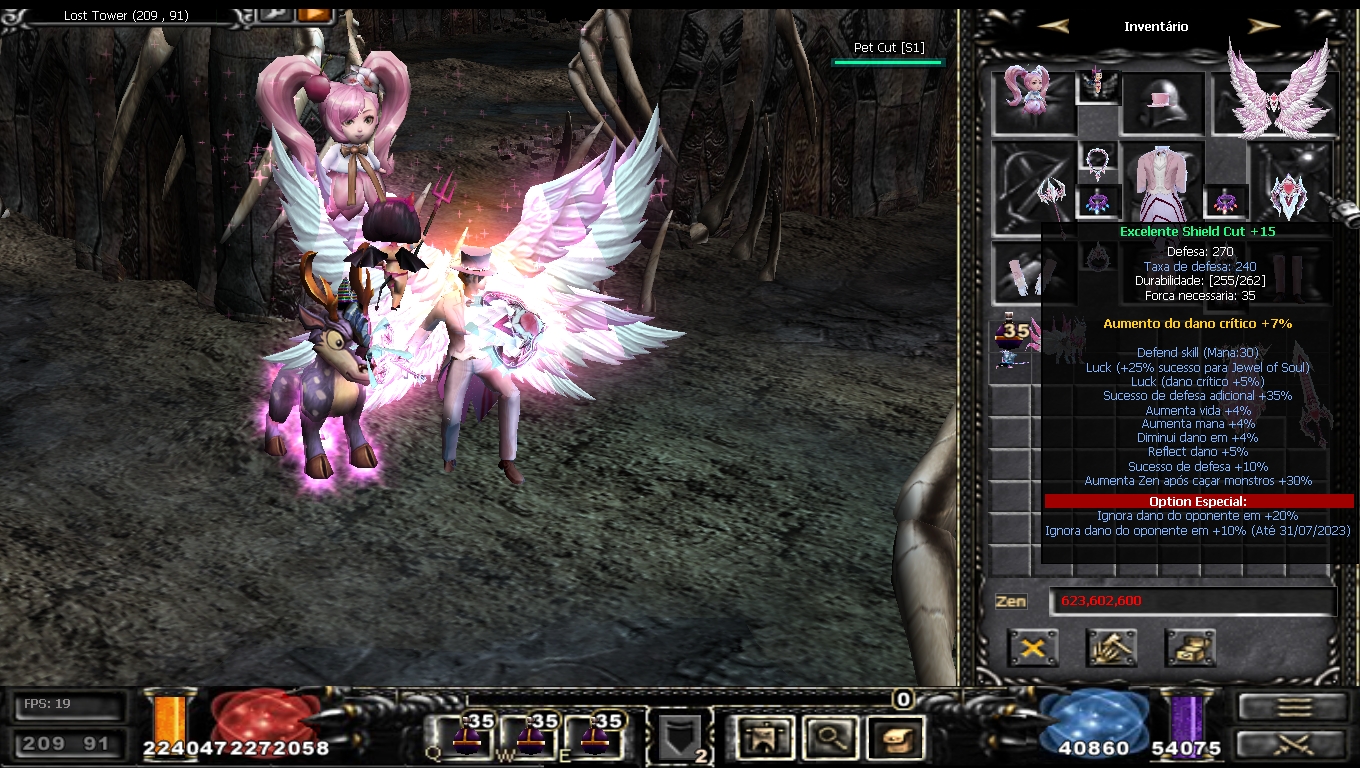This screenshot has width=1360, height=768.
Task: Click the orange play button at top
Action: 314,14
